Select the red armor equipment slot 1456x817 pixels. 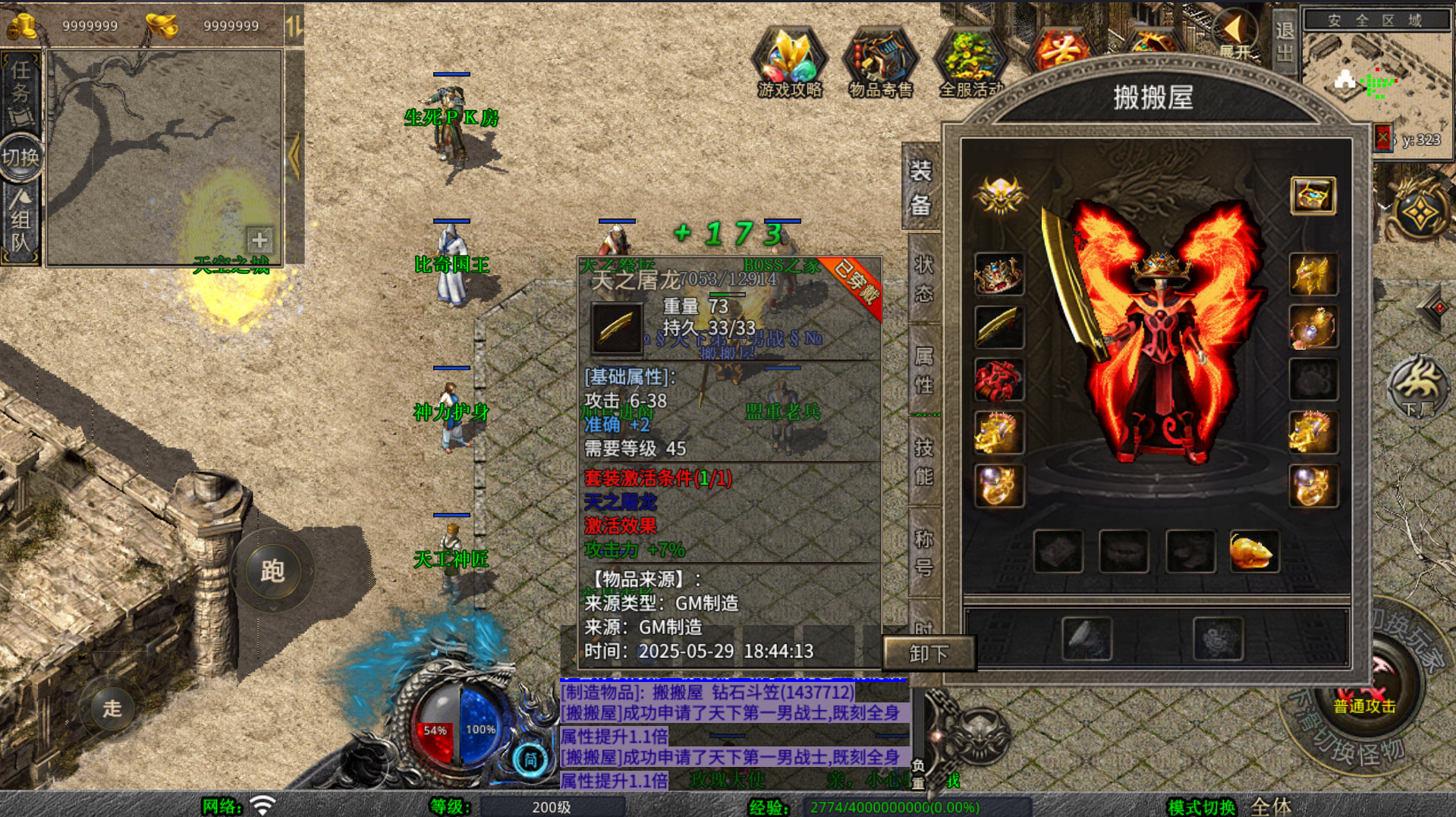click(998, 380)
